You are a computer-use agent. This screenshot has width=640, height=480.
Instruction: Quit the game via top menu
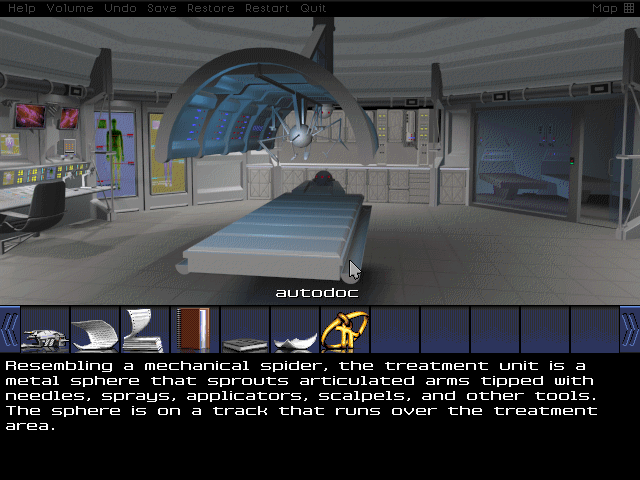(314, 8)
